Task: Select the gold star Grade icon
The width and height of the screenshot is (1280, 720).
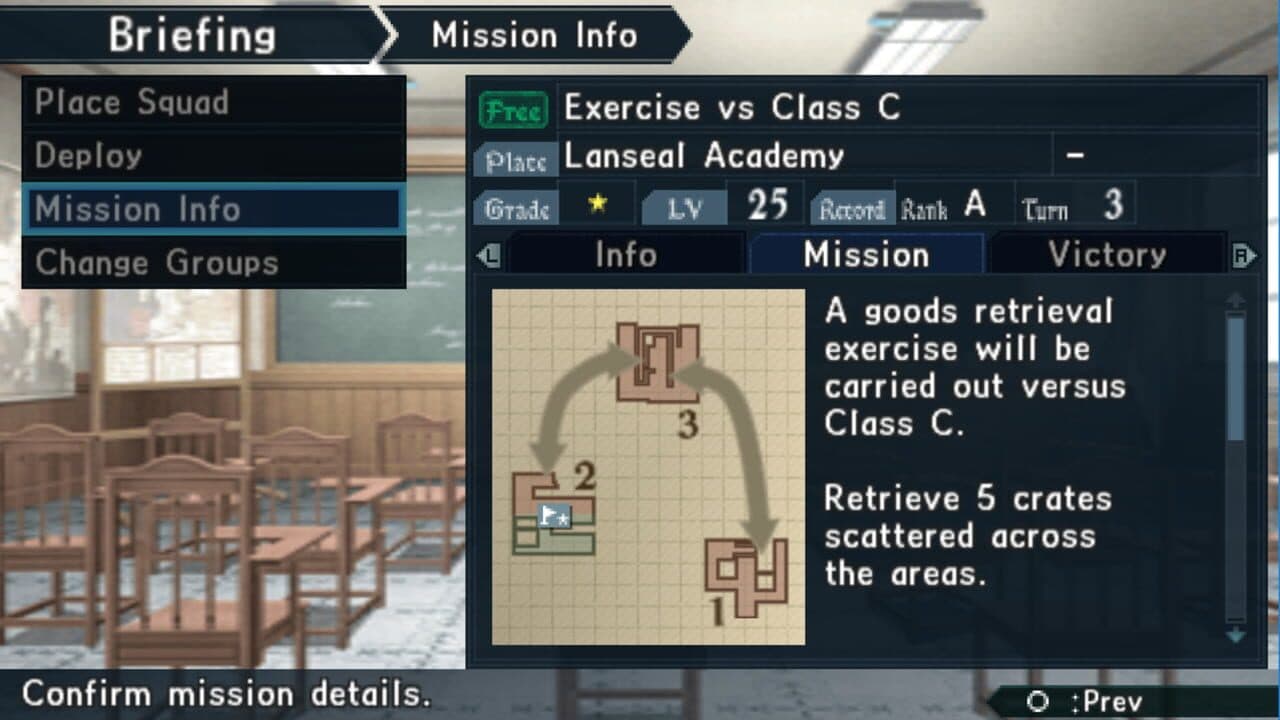Action: [595, 201]
